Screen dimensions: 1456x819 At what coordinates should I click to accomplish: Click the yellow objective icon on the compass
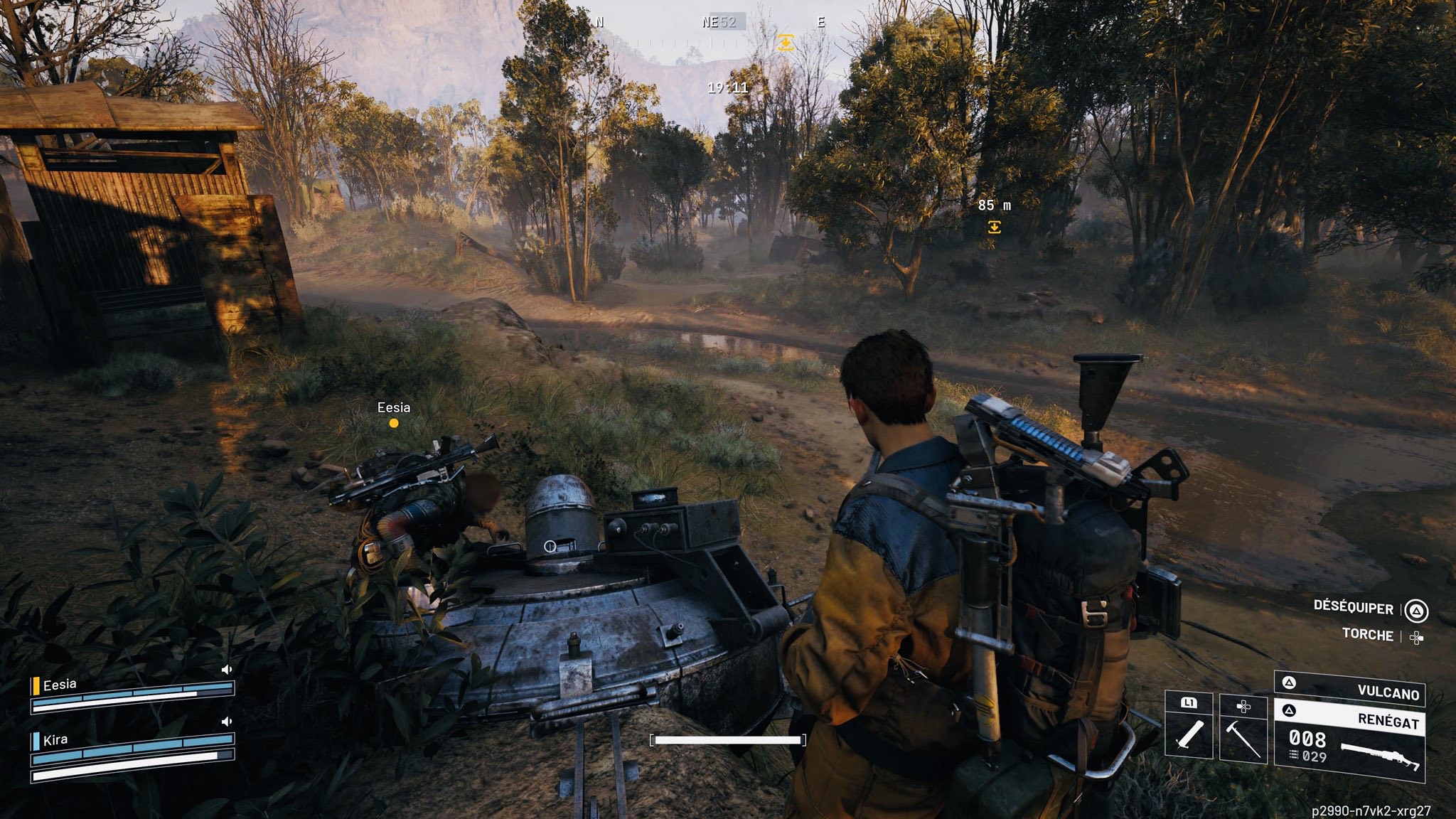785,42
